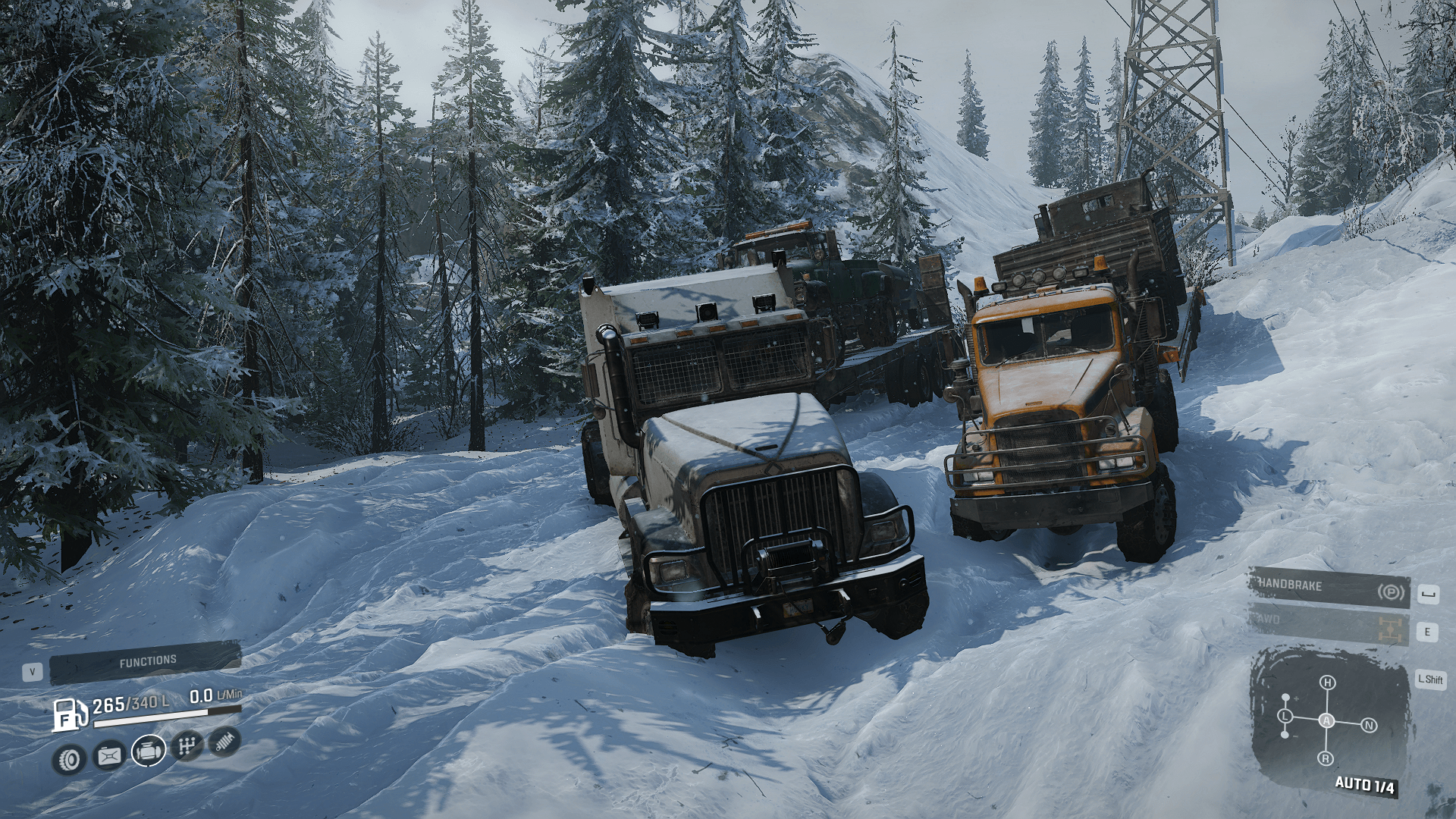Open the Functions menu
This screenshot has width=1456, height=819.
(x=146, y=662)
